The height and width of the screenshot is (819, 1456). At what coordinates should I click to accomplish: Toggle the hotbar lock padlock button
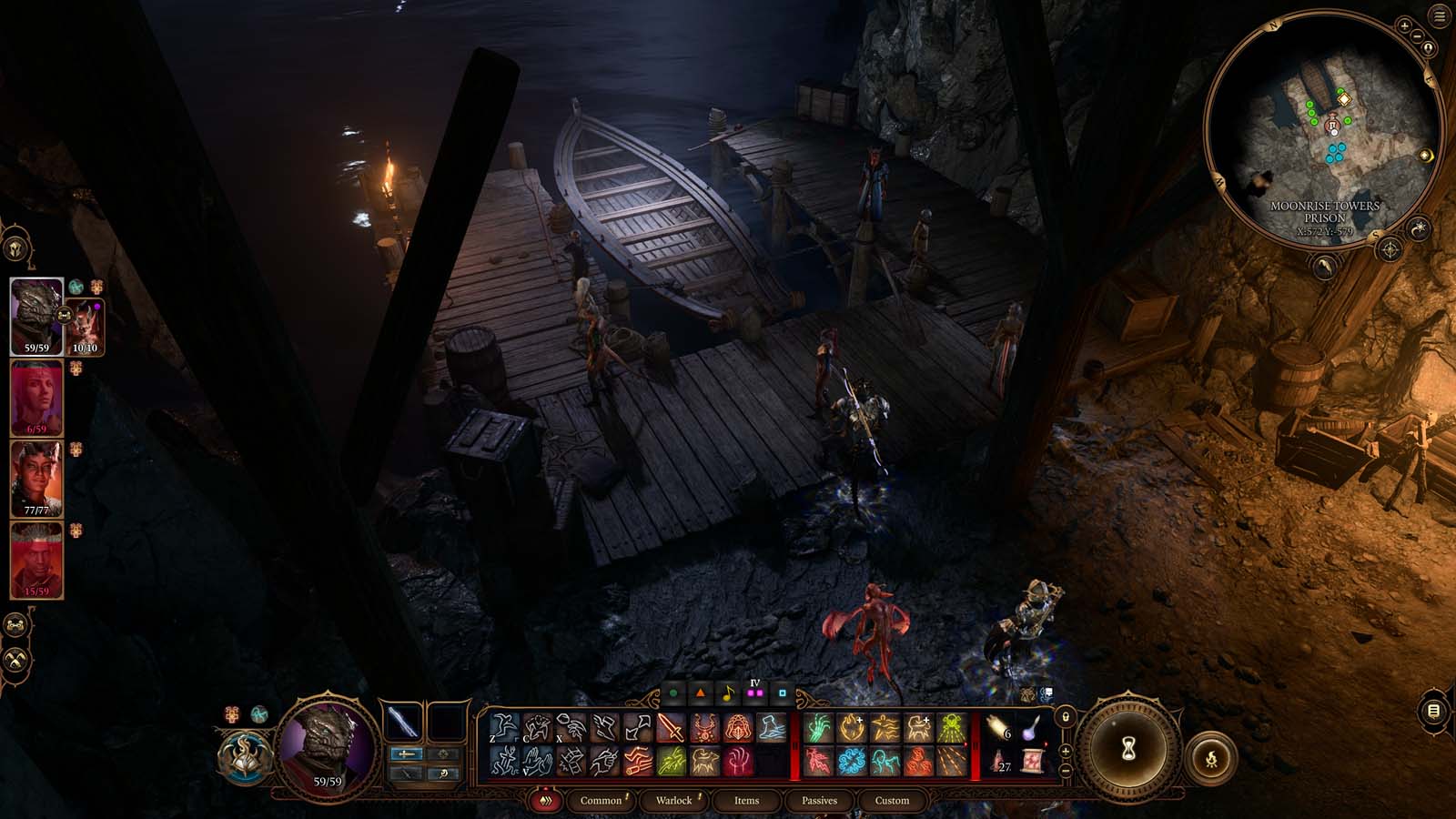tap(1066, 717)
